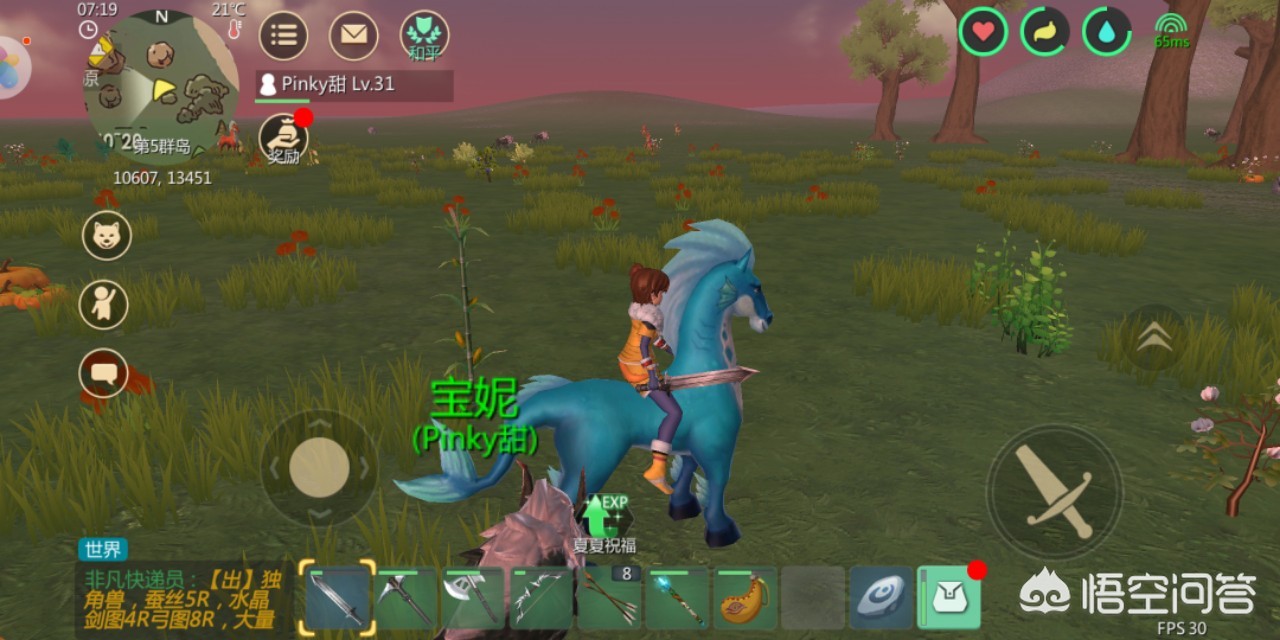Screen dimensions: 1280x640
Task: Select the round shield slot
Action: [881, 598]
